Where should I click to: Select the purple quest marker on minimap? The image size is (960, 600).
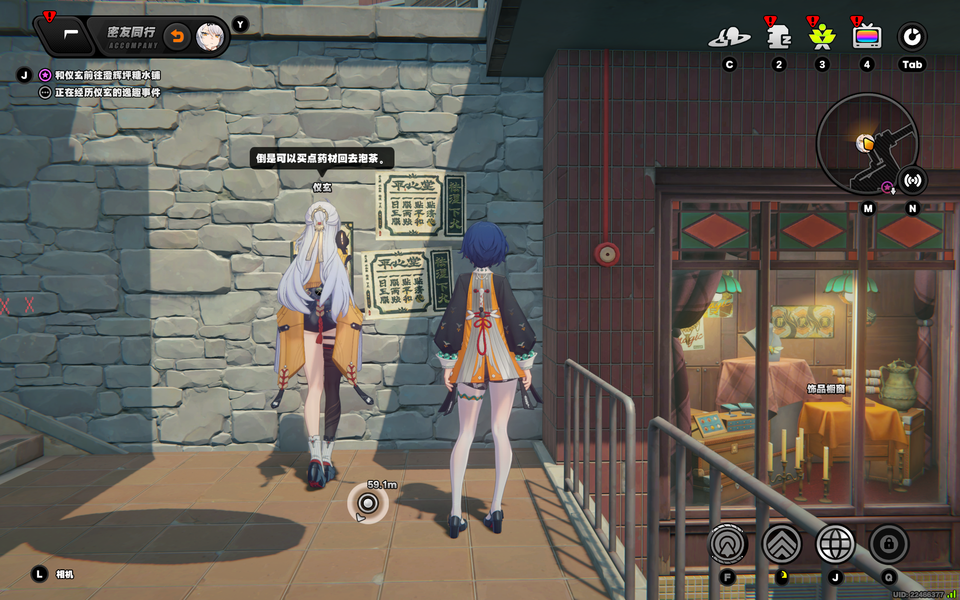pyautogui.click(x=886, y=186)
